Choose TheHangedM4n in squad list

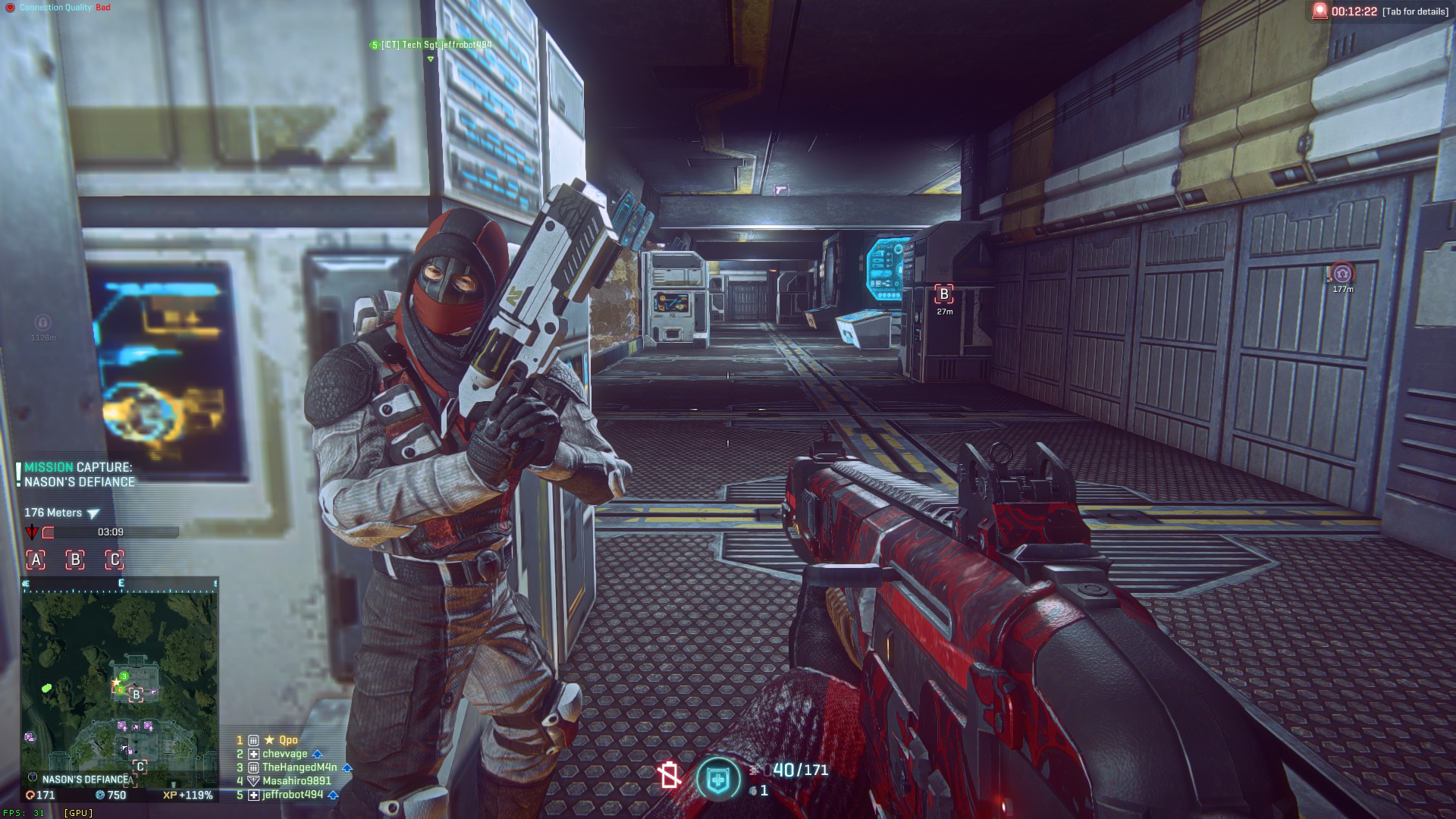300,767
